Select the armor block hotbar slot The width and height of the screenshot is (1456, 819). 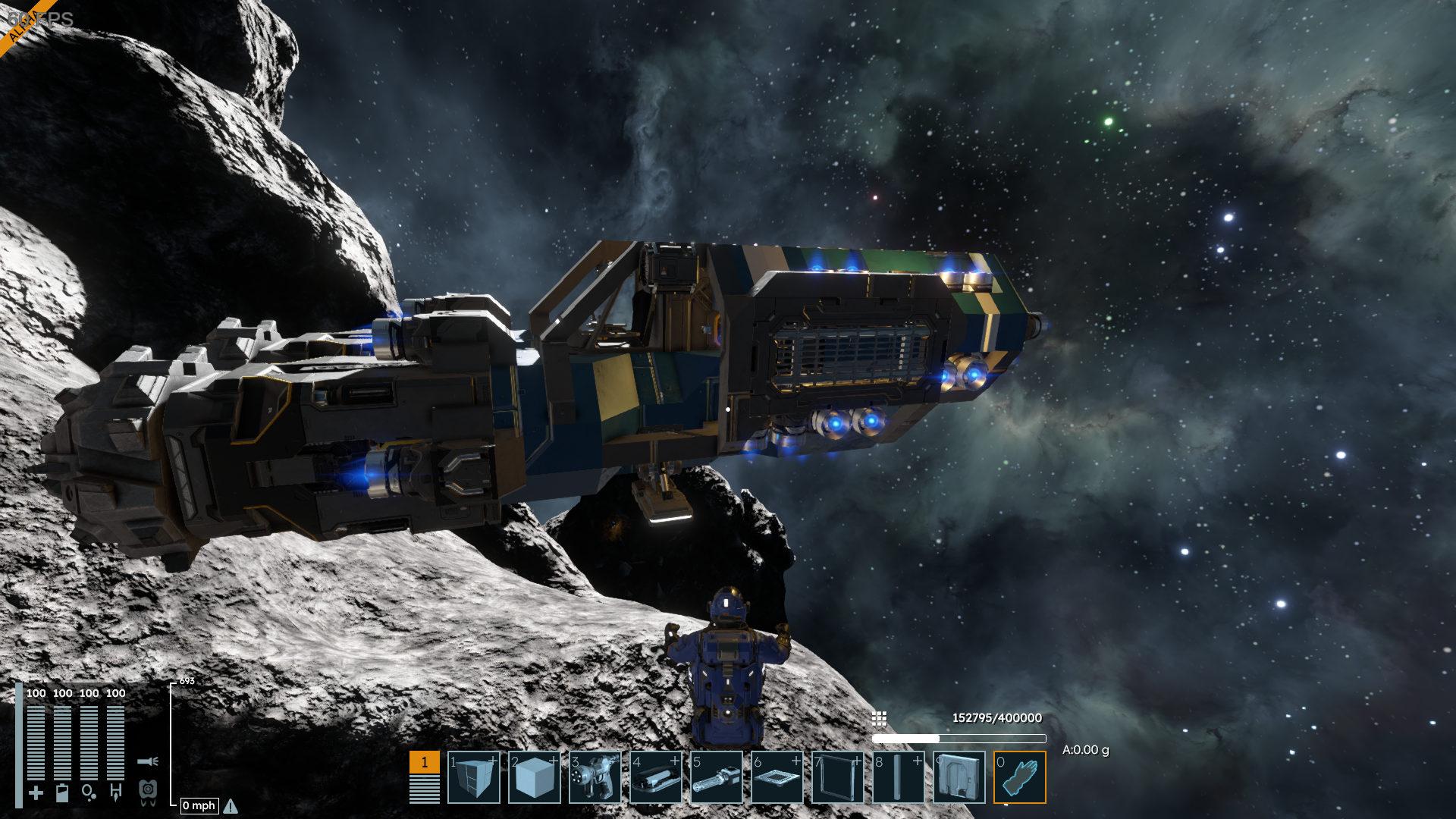pos(474,777)
